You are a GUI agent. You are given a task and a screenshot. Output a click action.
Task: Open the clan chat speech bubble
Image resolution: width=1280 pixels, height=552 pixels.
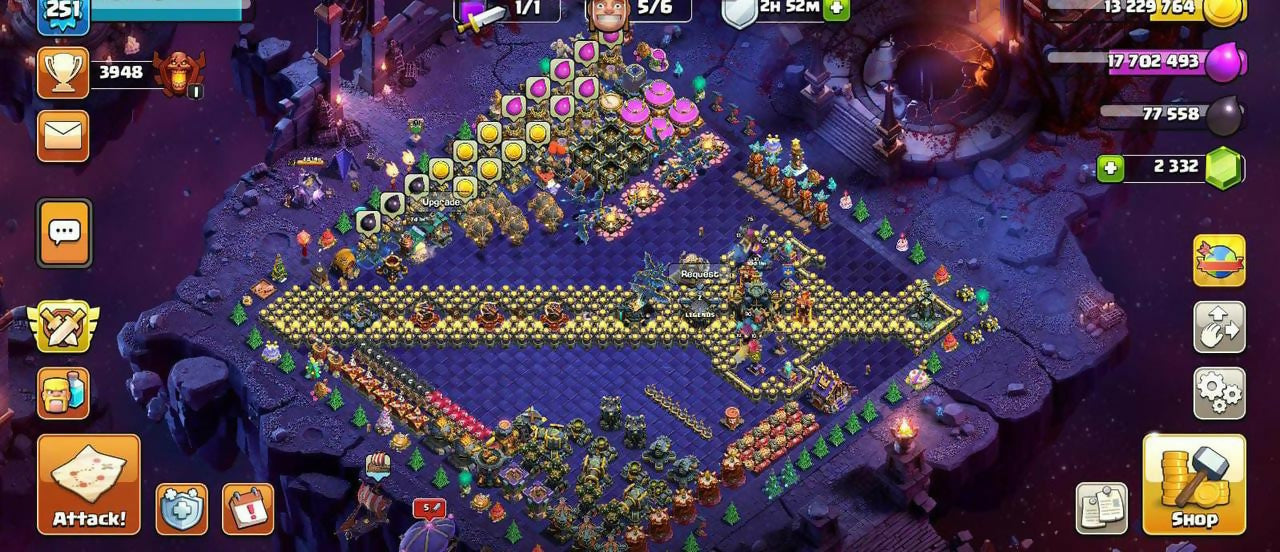coord(64,233)
